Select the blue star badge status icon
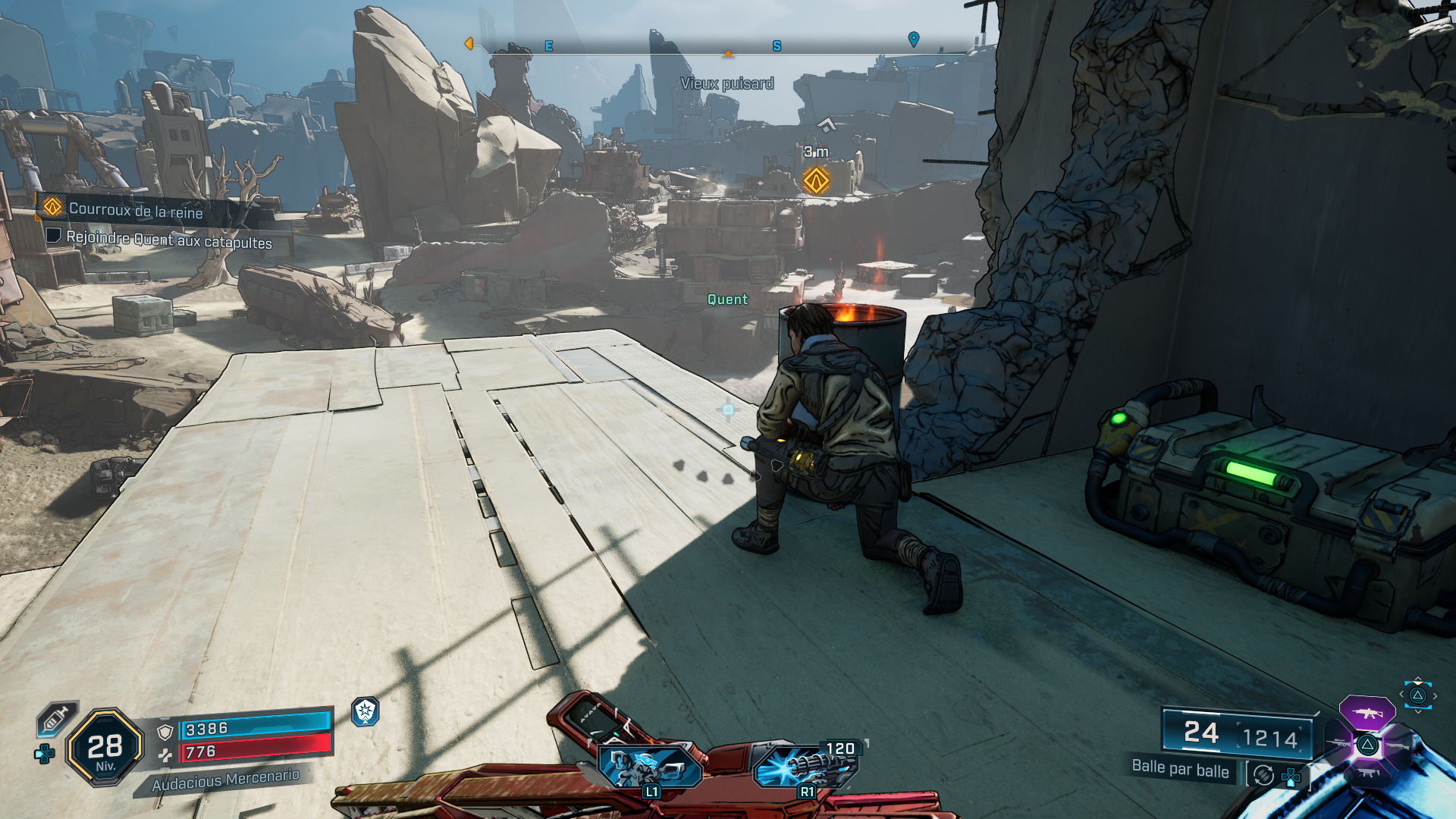The height and width of the screenshot is (819, 1456). point(366,711)
